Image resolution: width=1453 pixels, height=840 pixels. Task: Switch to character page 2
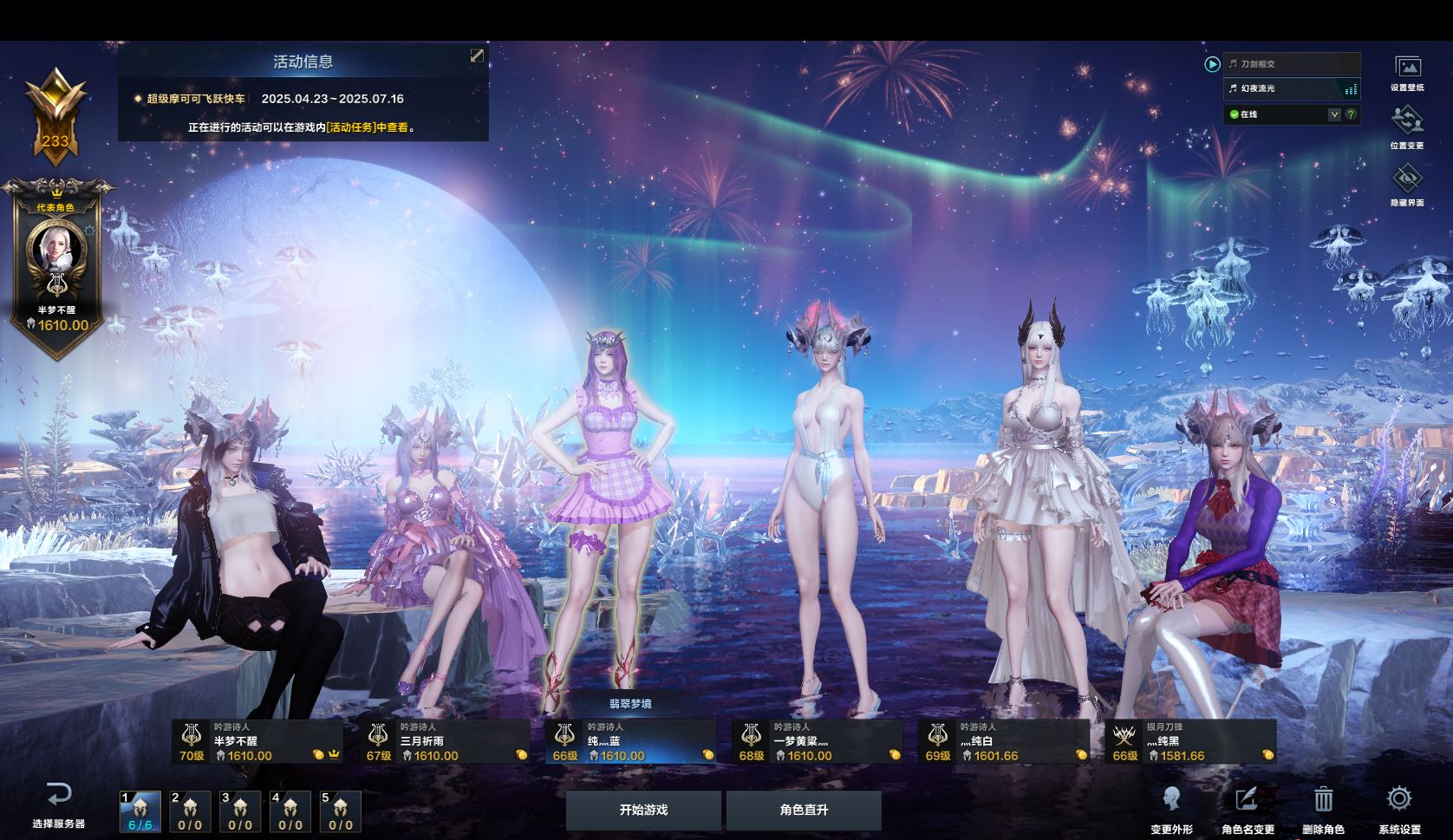[190, 811]
